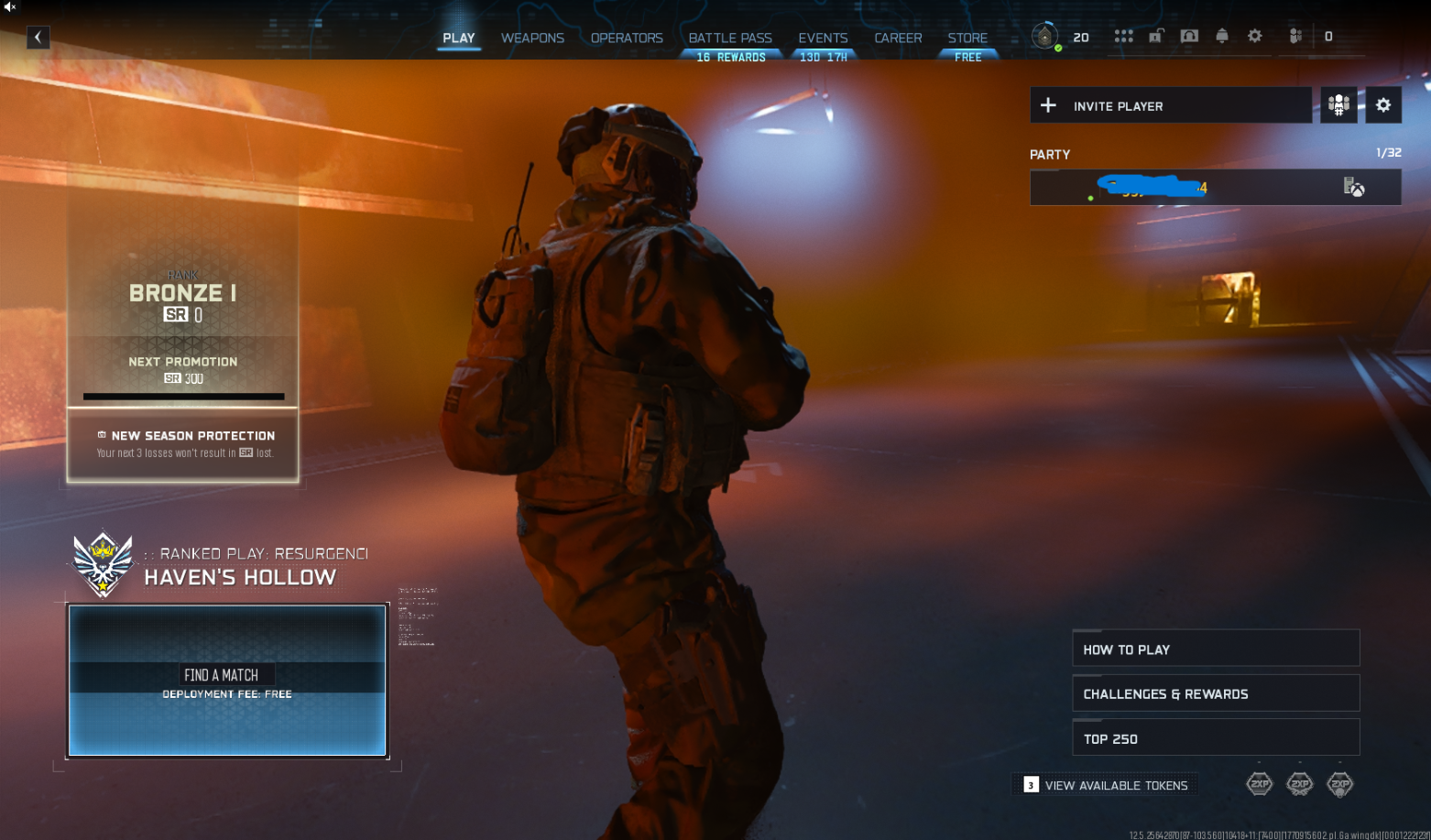
Task: Show the Top 250 leaderboard
Action: [x=1216, y=738]
